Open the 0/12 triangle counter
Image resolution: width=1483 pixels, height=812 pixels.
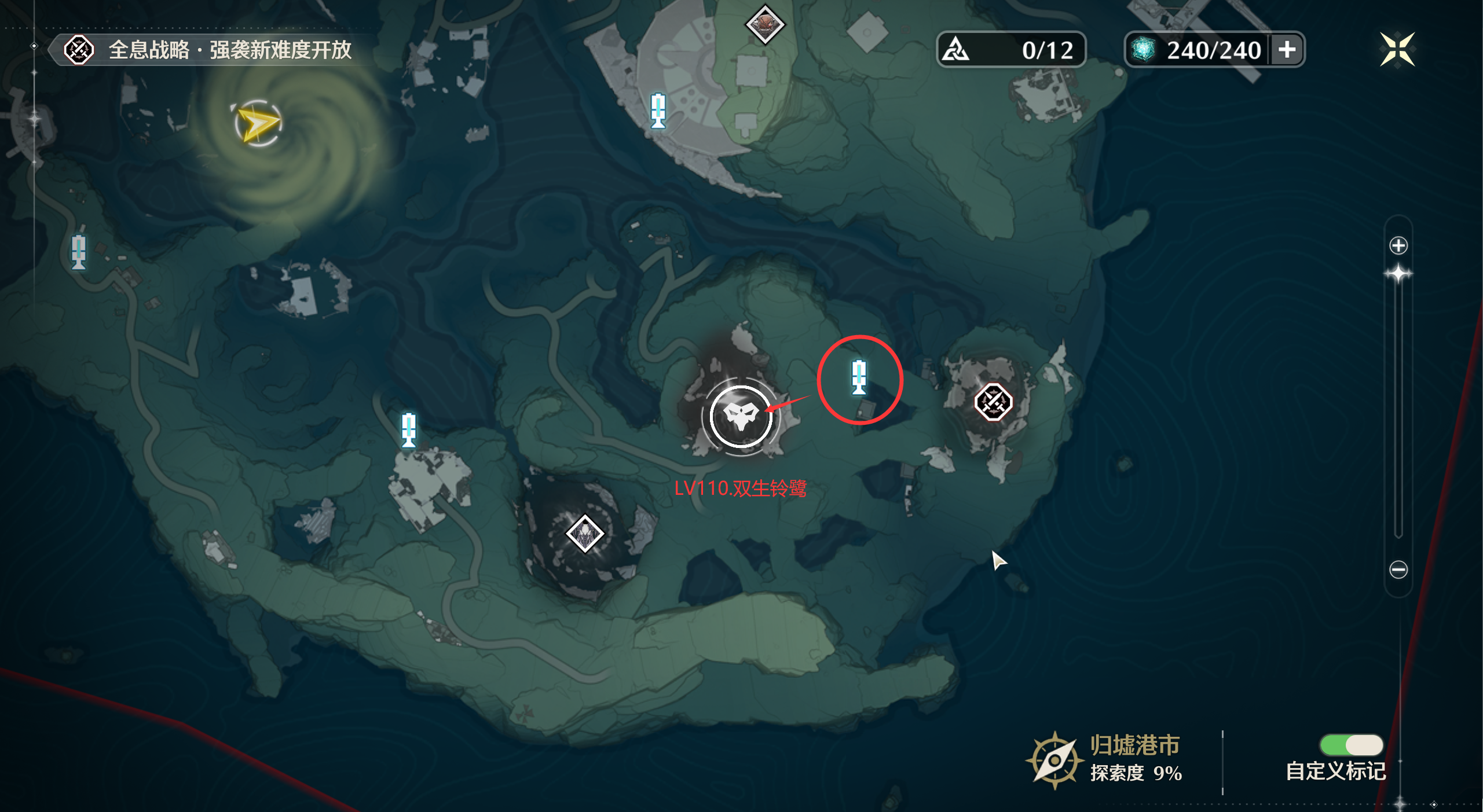point(1010,50)
